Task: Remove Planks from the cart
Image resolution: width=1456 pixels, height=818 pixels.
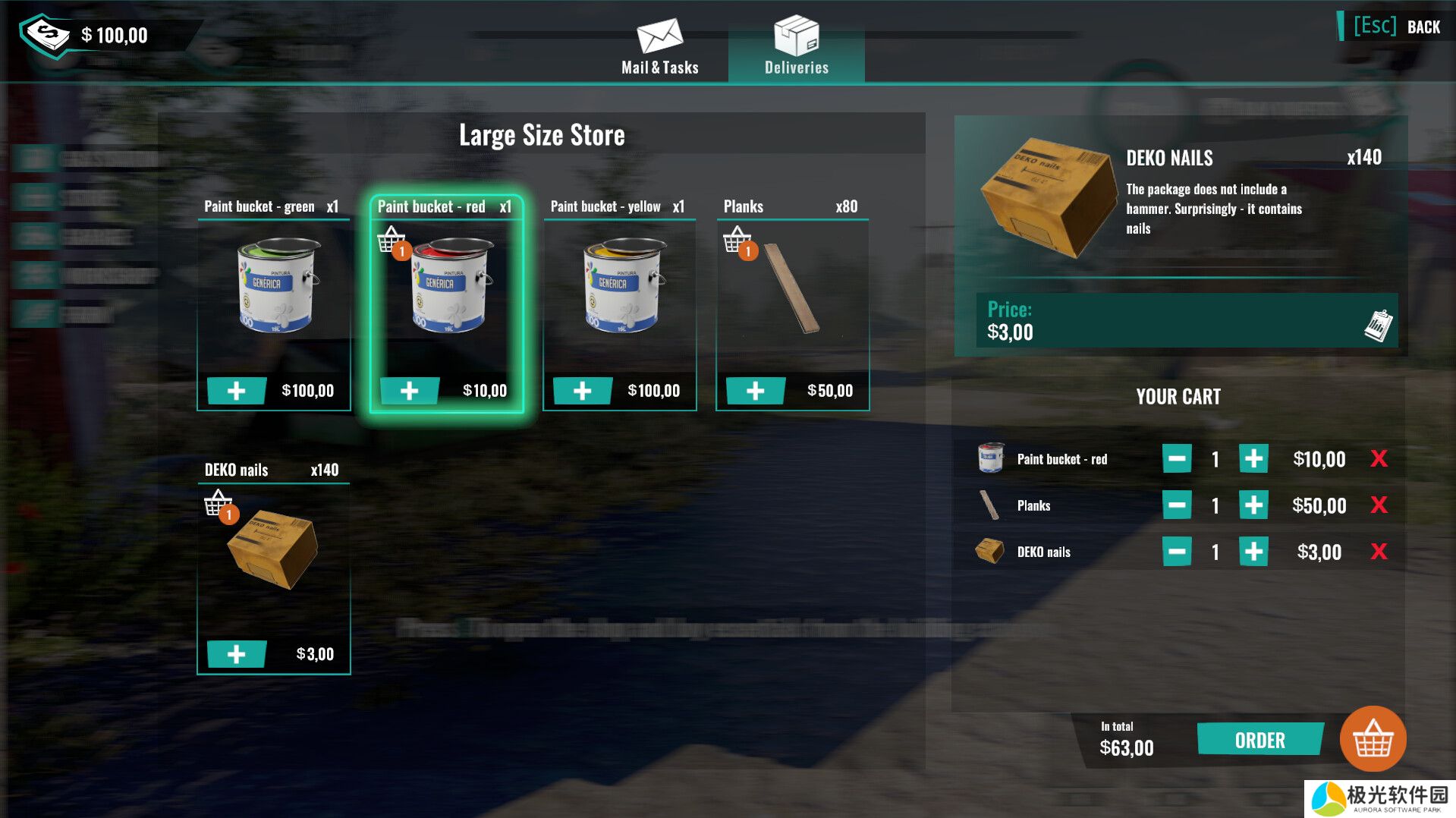Action: point(1379,505)
